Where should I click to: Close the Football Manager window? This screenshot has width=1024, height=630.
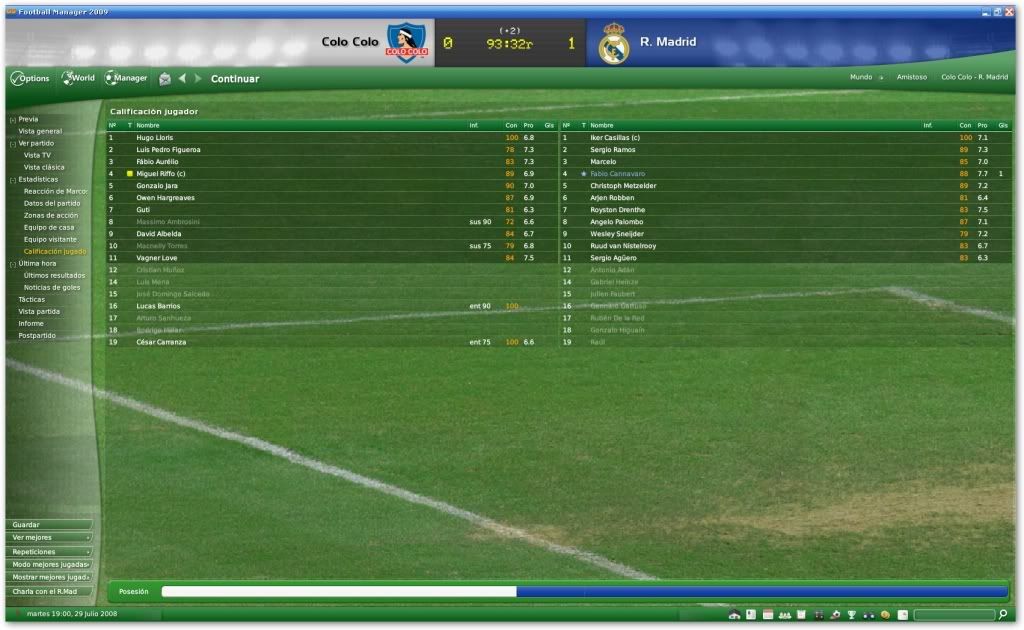pos(1008,11)
